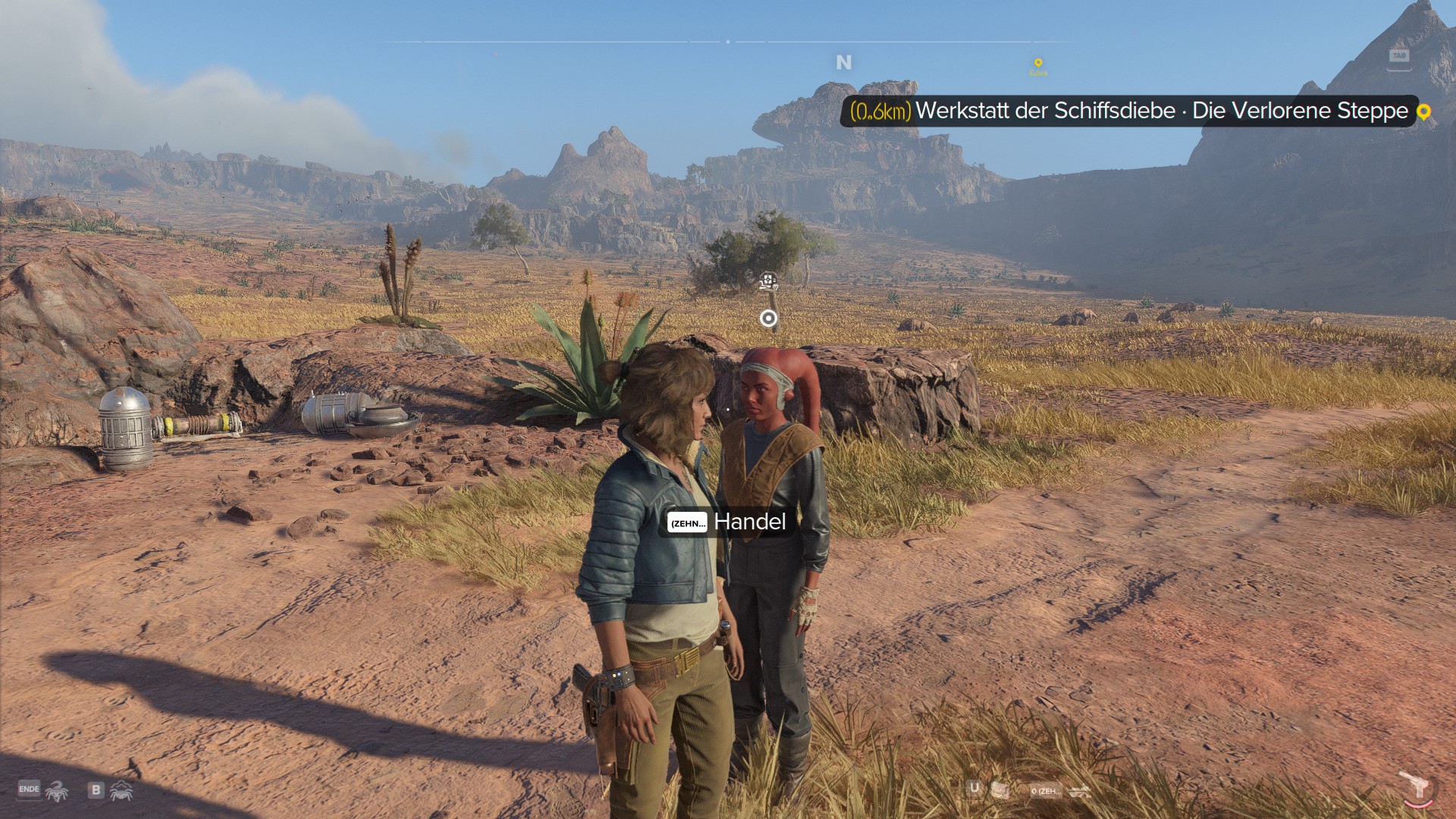
Task: Click the merchant marker icon above the reticle
Action: click(768, 282)
